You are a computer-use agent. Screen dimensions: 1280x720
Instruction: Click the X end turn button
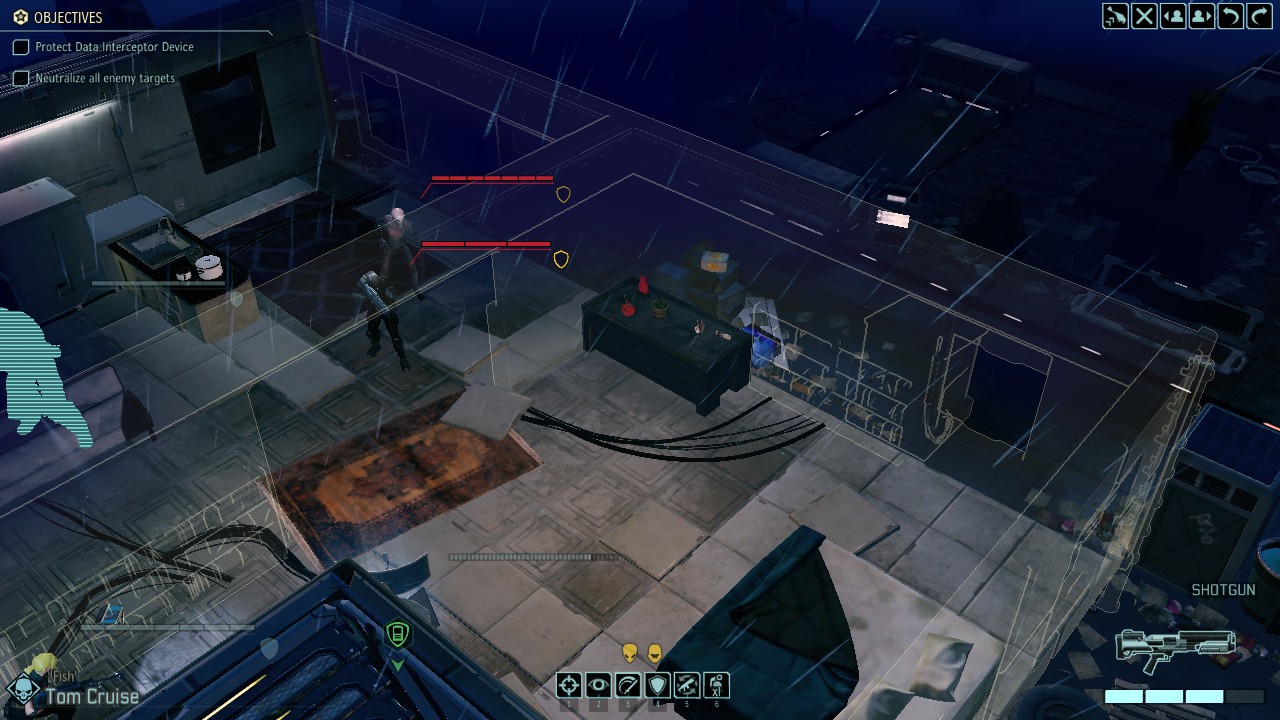point(1144,16)
